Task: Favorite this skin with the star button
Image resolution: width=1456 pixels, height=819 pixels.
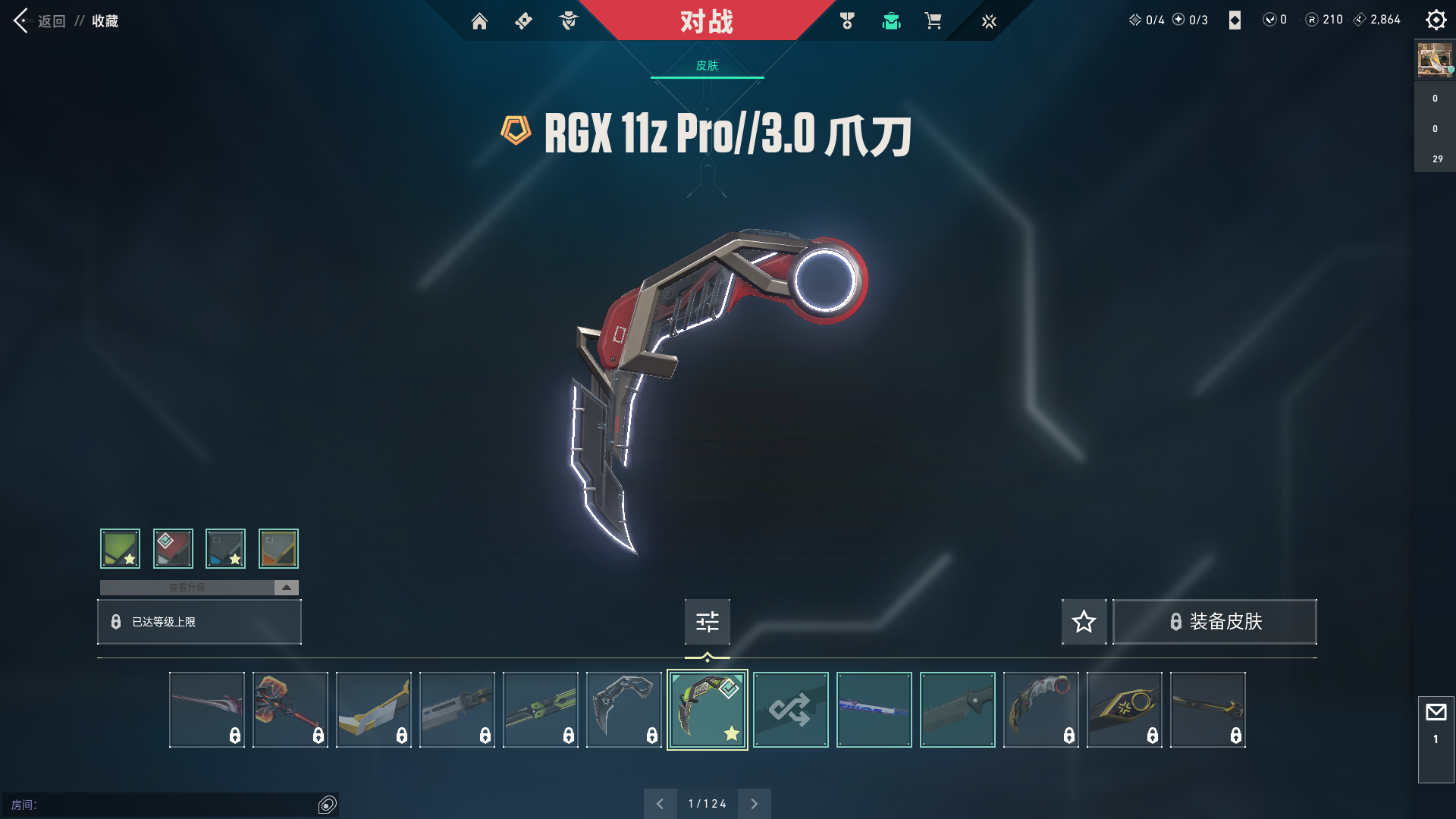Action: (x=1084, y=622)
